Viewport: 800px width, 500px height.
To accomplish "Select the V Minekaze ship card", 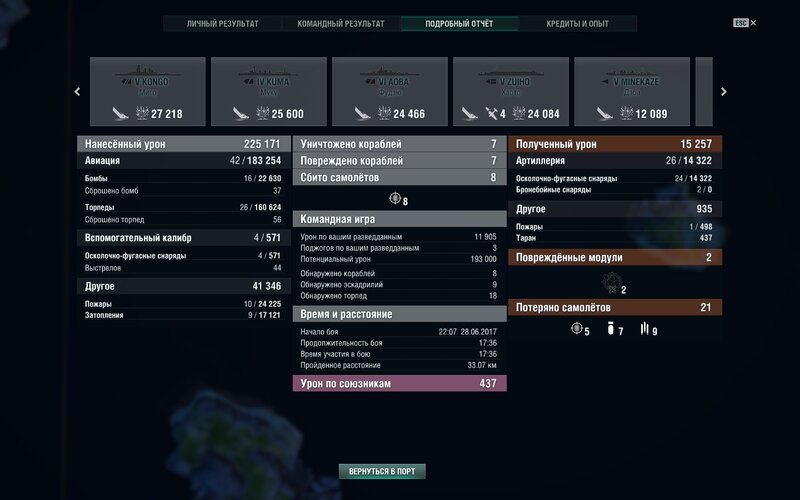I will tap(632, 92).
